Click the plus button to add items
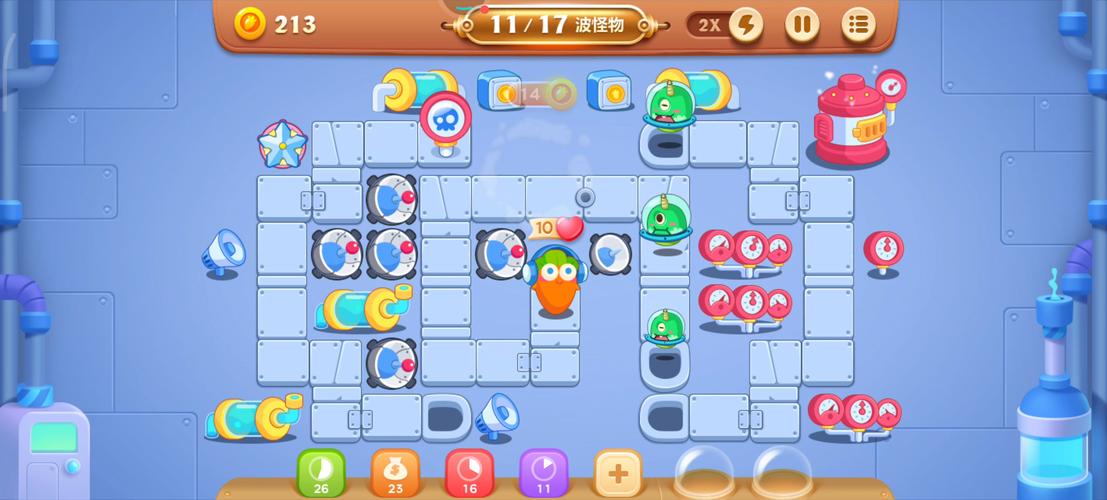The height and width of the screenshot is (500, 1107). click(617, 472)
